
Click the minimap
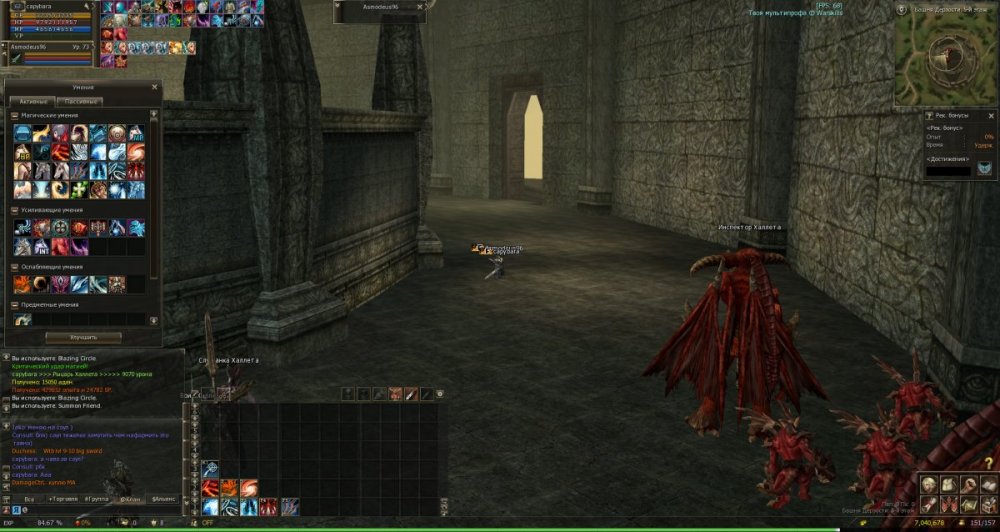click(944, 60)
